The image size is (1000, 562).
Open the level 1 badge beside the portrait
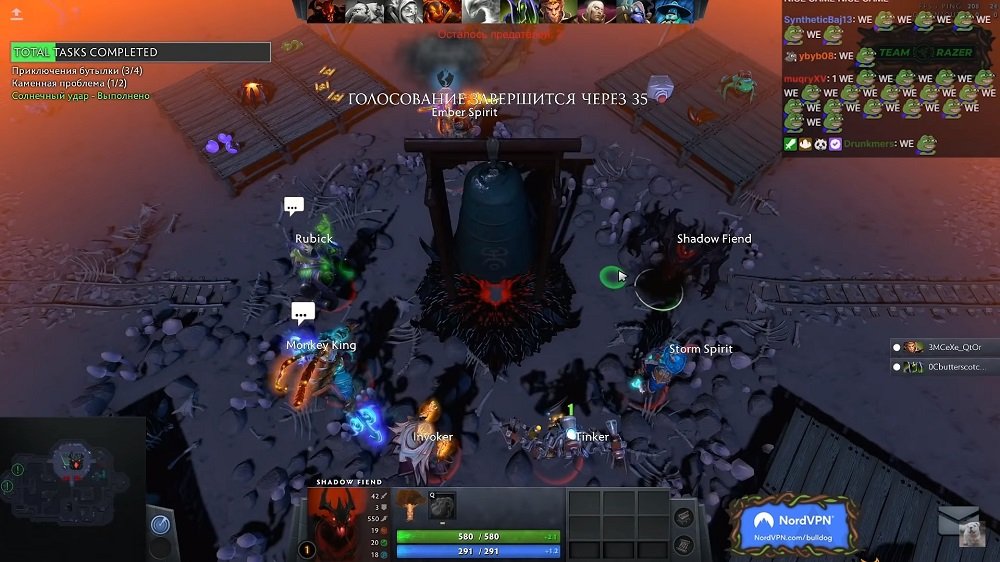[x=307, y=549]
